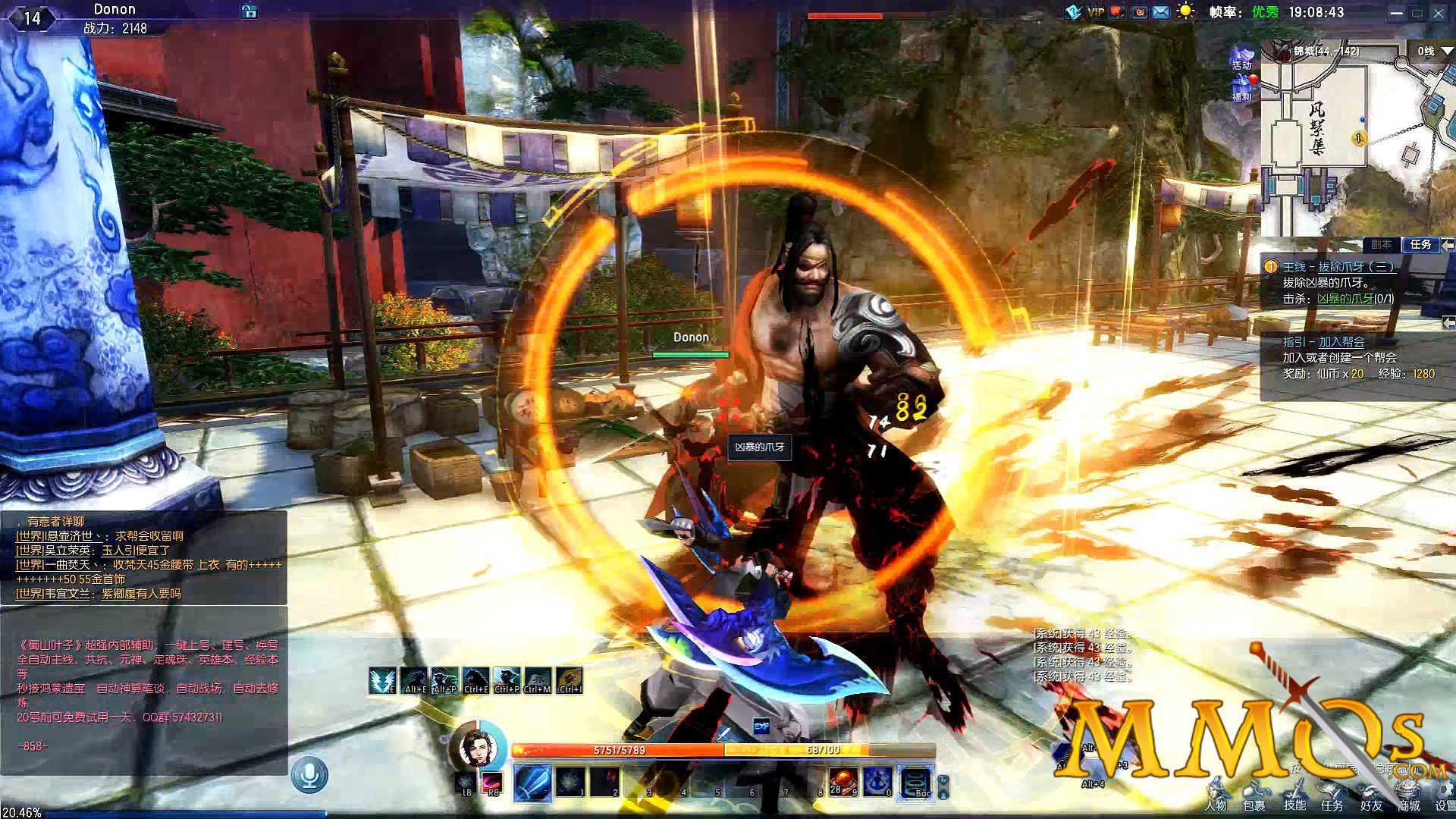Open the 福利 rewards gift icon
This screenshot has height=819, width=1456.
1242,89
